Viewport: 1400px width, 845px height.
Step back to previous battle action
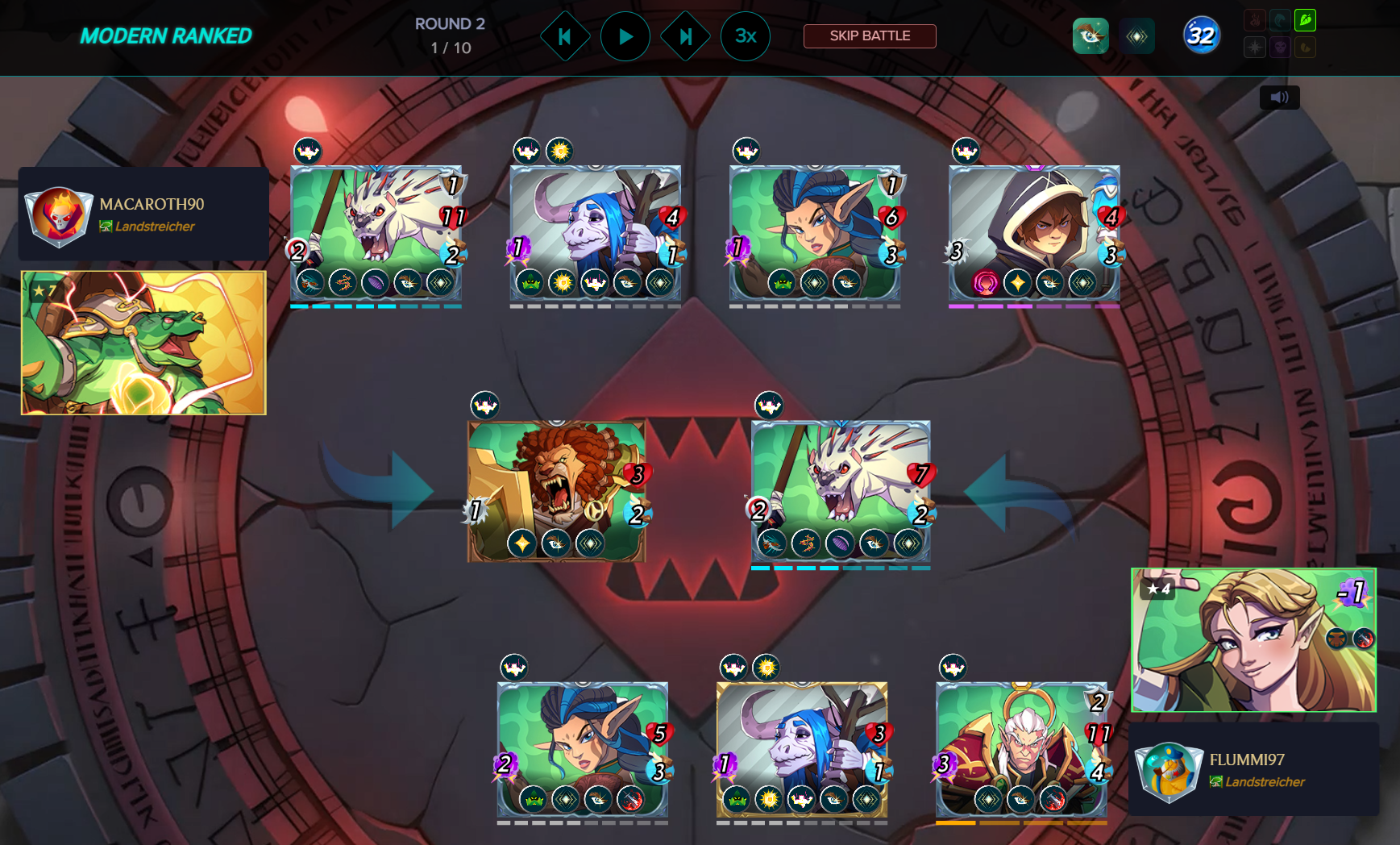pyautogui.click(x=565, y=36)
